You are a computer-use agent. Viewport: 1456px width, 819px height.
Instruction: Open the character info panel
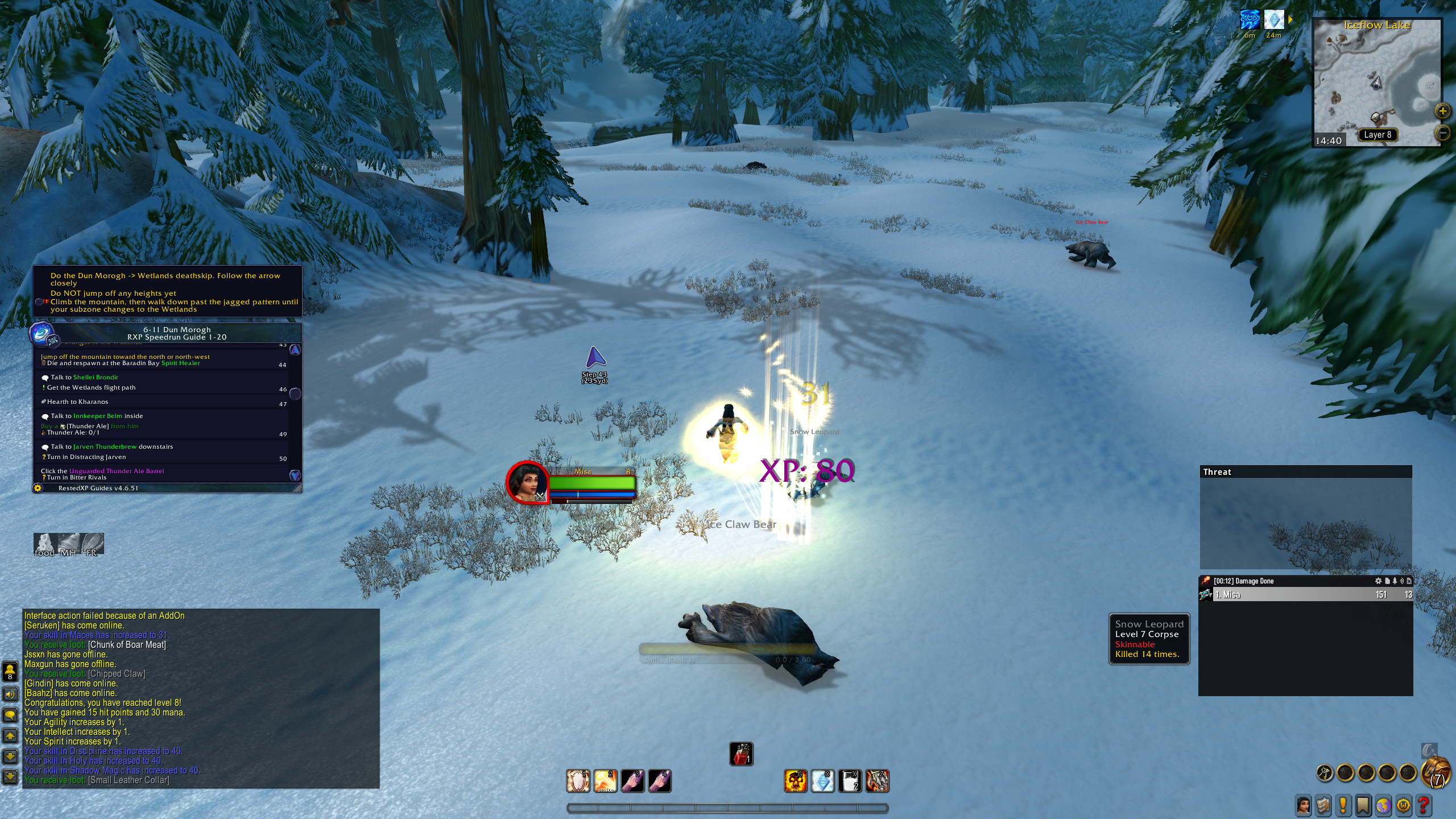tap(1303, 805)
